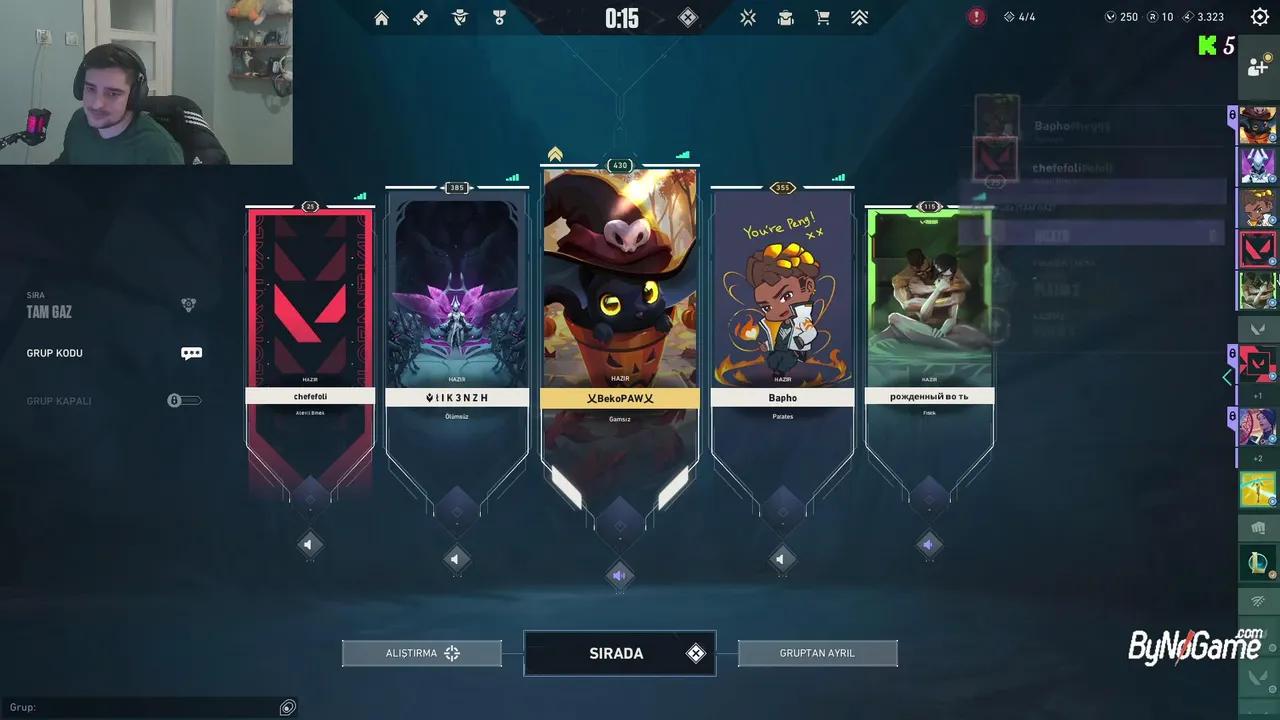This screenshot has height=720, width=1280.
Task: Open the Battlepass ticket icon
Action: point(420,17)
